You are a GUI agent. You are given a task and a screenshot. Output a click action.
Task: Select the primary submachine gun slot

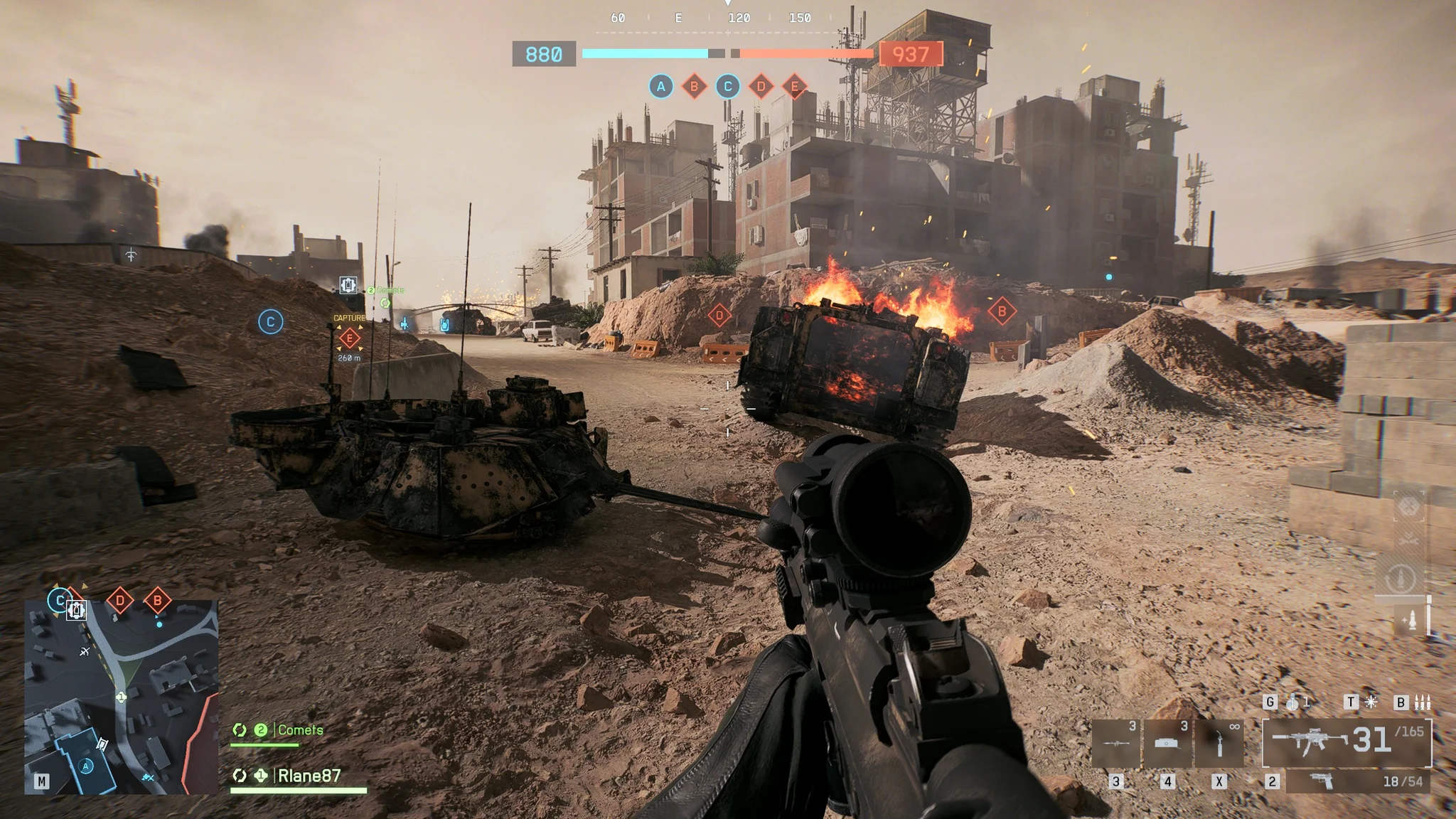pos(1347,742)
